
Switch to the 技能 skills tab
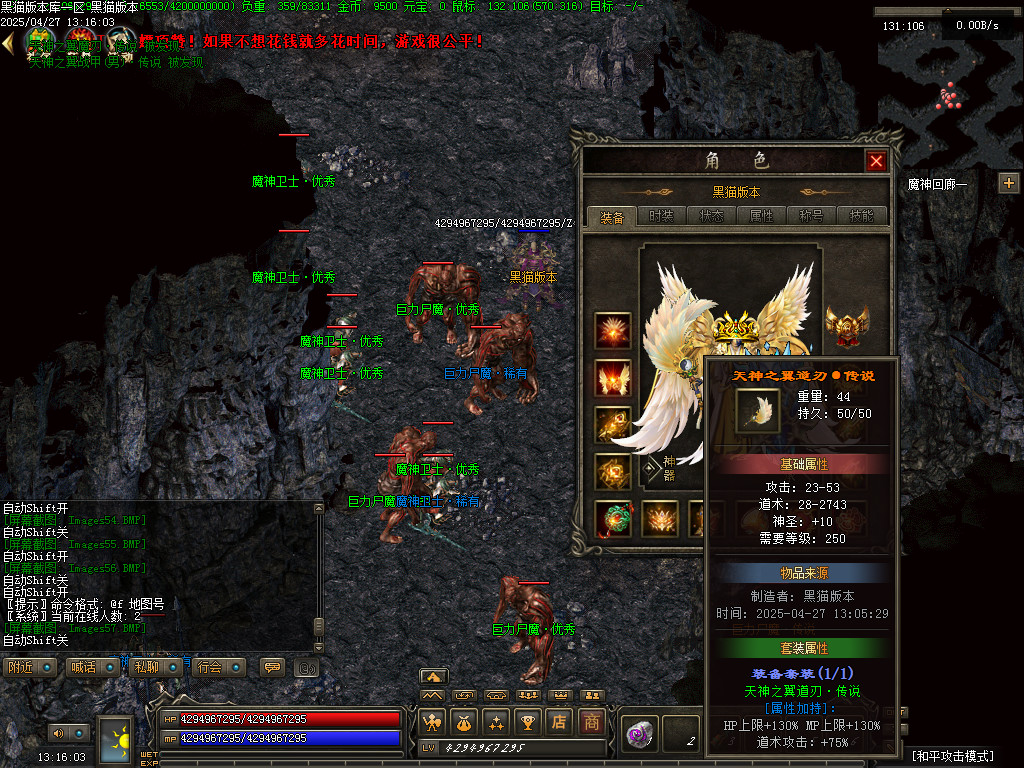[x=861, y=216]
